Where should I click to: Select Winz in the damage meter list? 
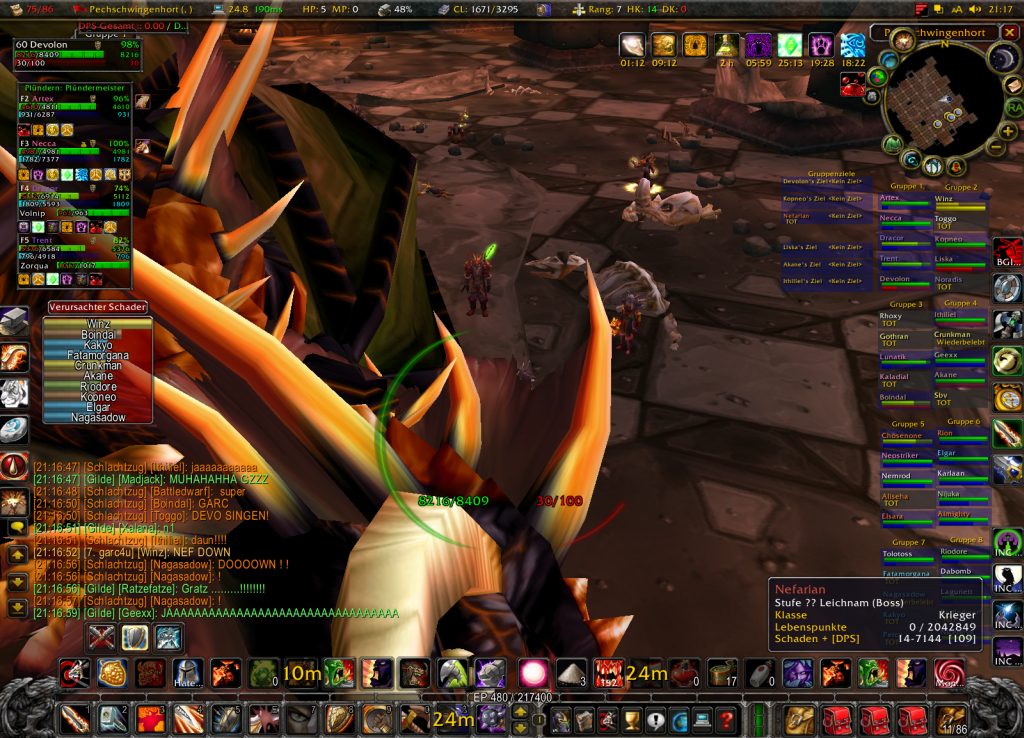98,323
